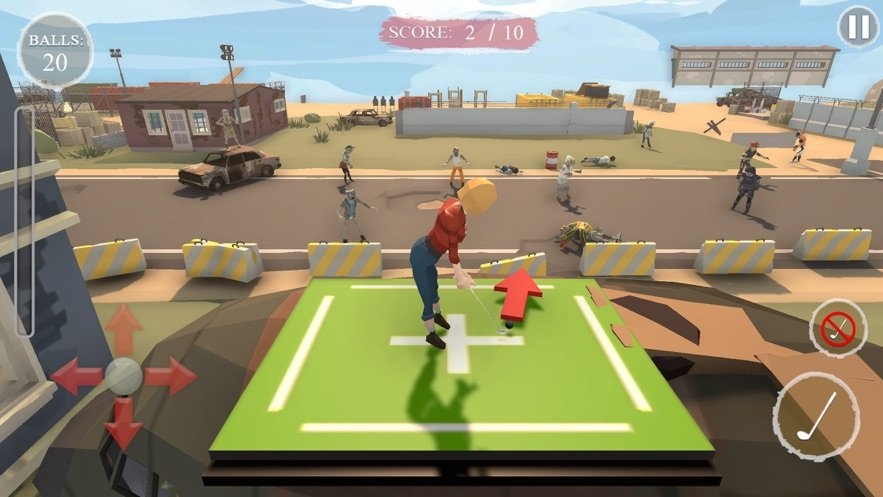Aim right with the right arrow

tap(172, 376)
